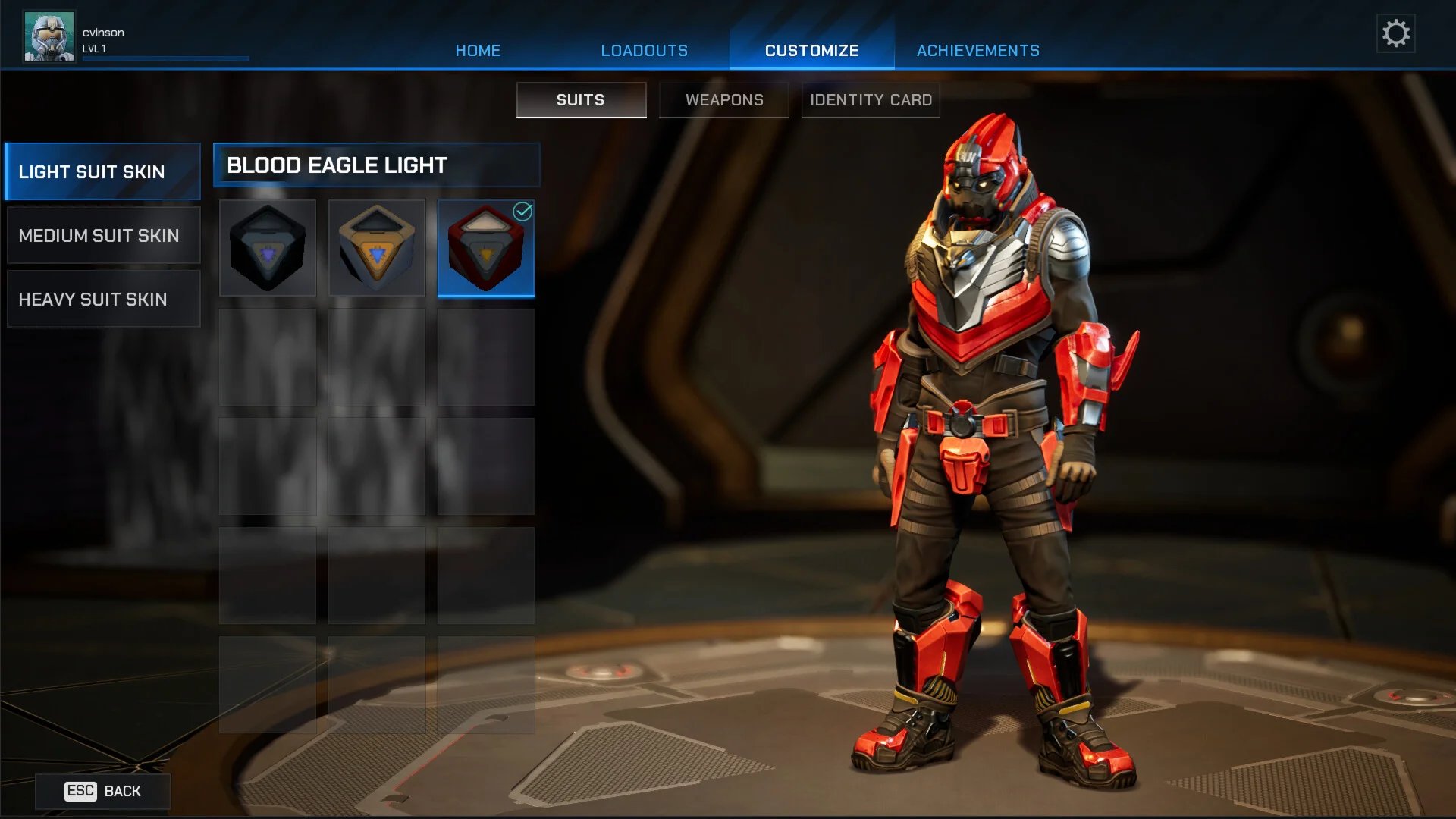Image resolution: width=1456 pixels, height=819 pixels.
Task: Choose the Medium Suit Skin category
Action: tap(103, 236)
